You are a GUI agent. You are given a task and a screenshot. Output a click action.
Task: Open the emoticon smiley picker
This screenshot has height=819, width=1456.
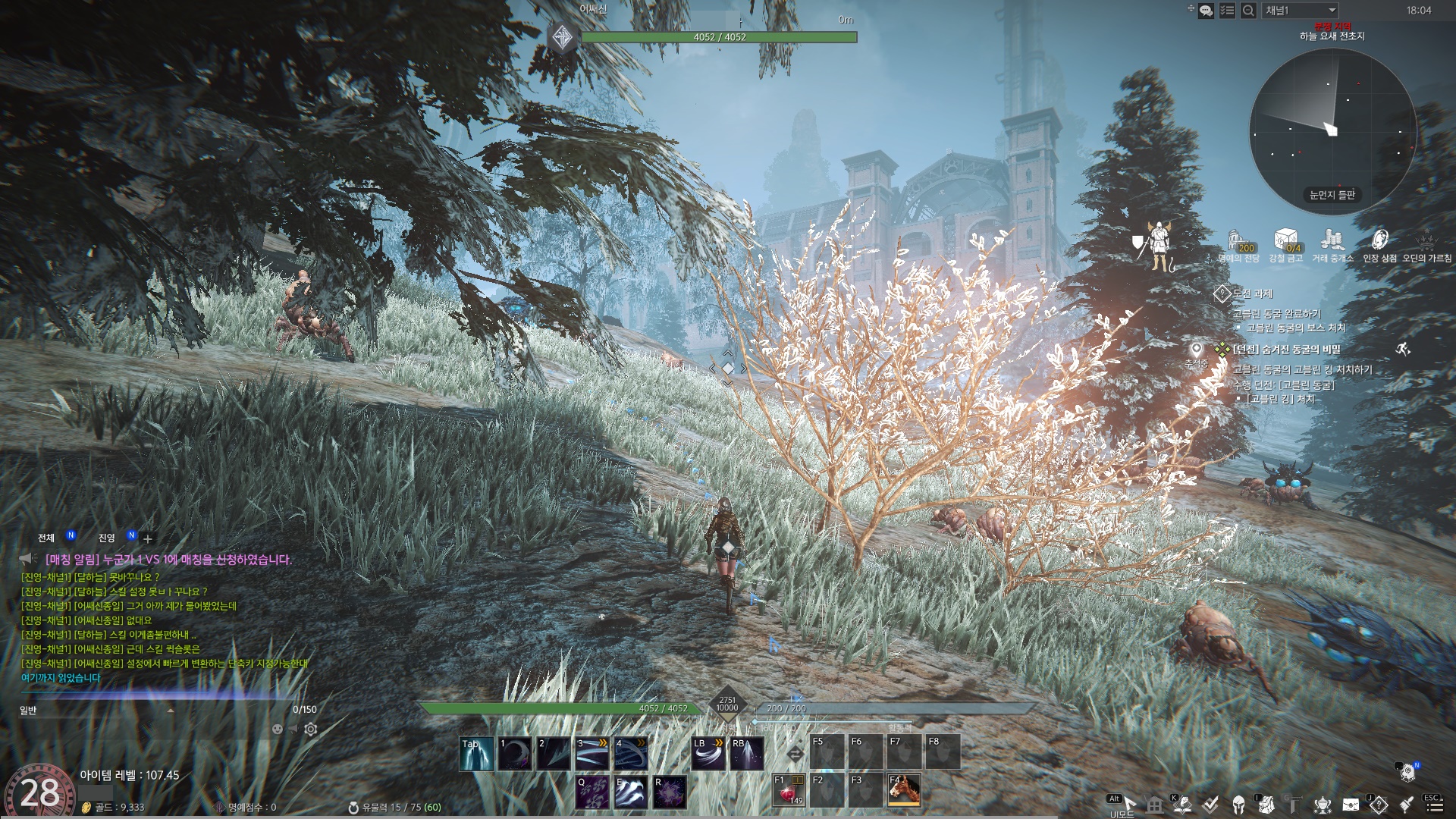pyautogui.click(x=278, y=730)
